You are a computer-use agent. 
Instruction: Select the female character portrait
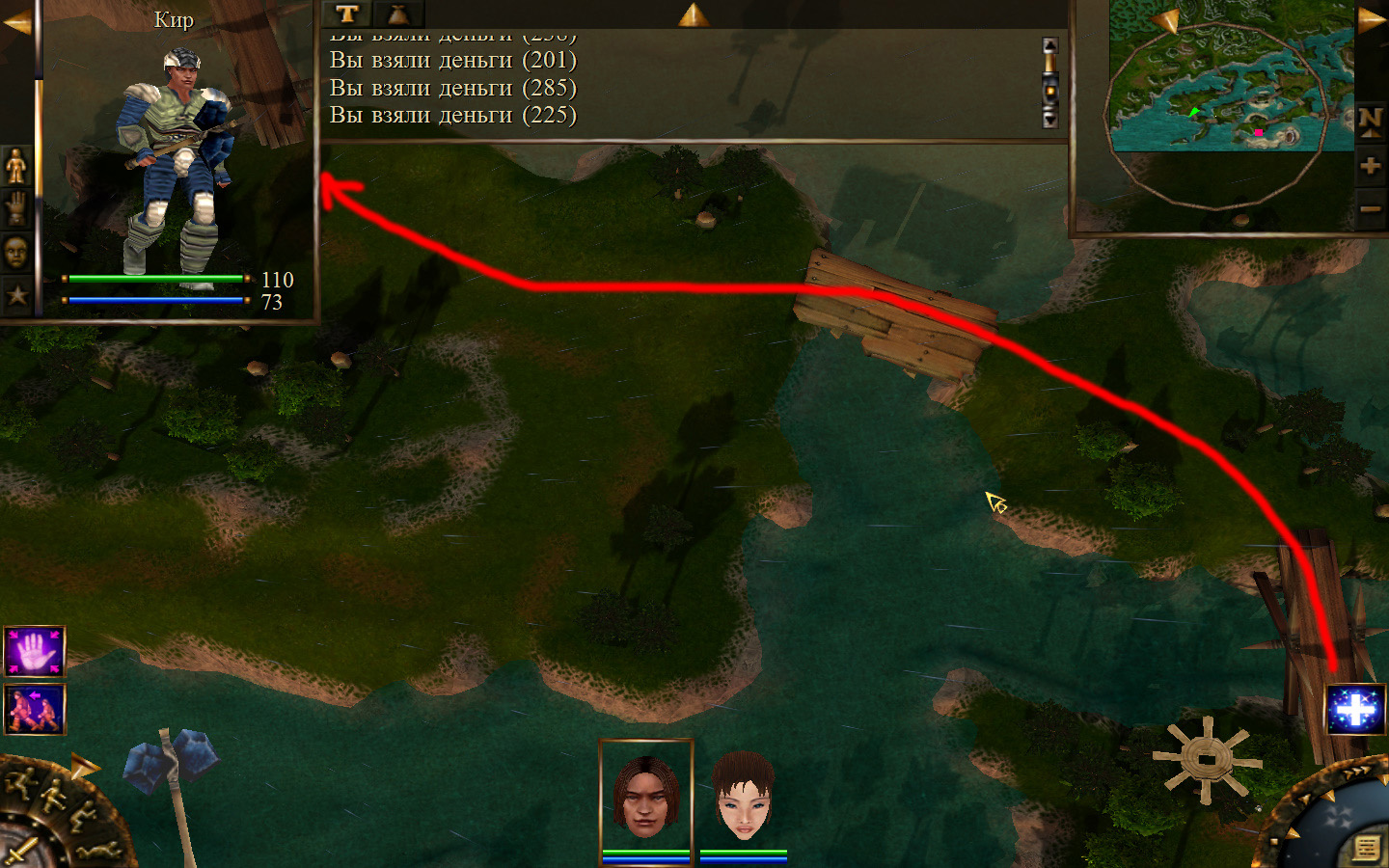[744, 795]
